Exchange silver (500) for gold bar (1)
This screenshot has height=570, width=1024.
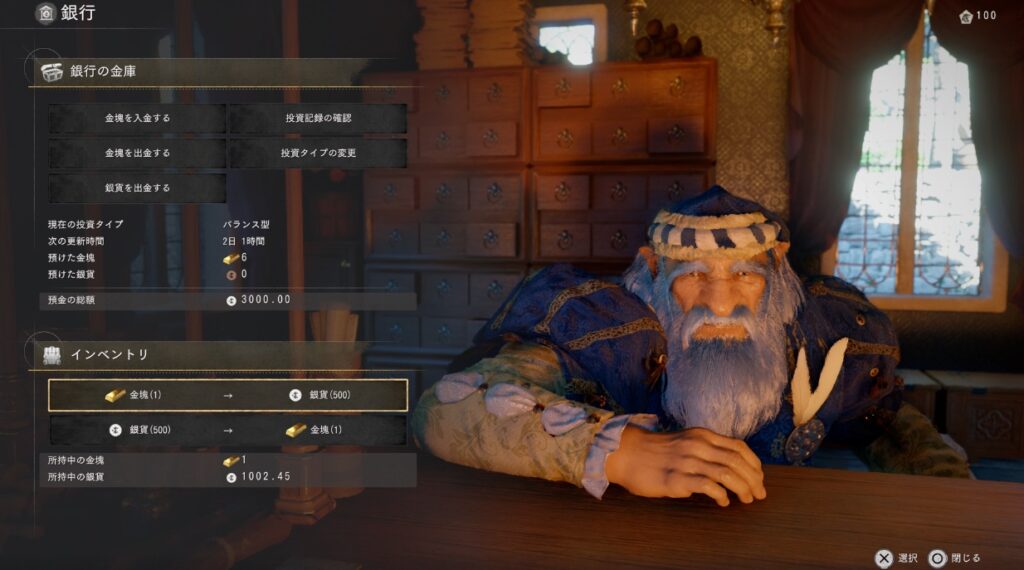pos(228,430)
